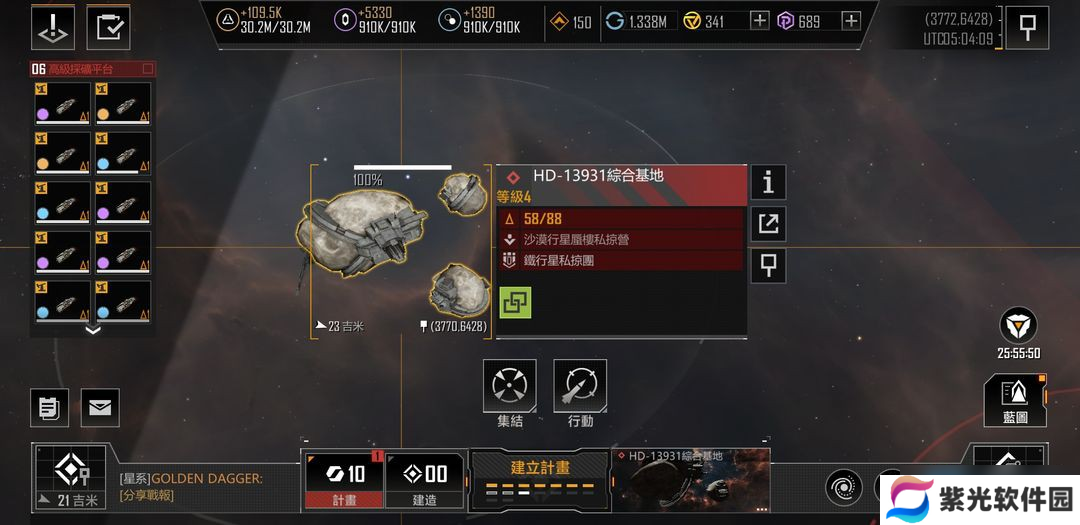Click the alert download icon top-left
The width and height of the screenshot is (1080, 525).
pos(52,27)
